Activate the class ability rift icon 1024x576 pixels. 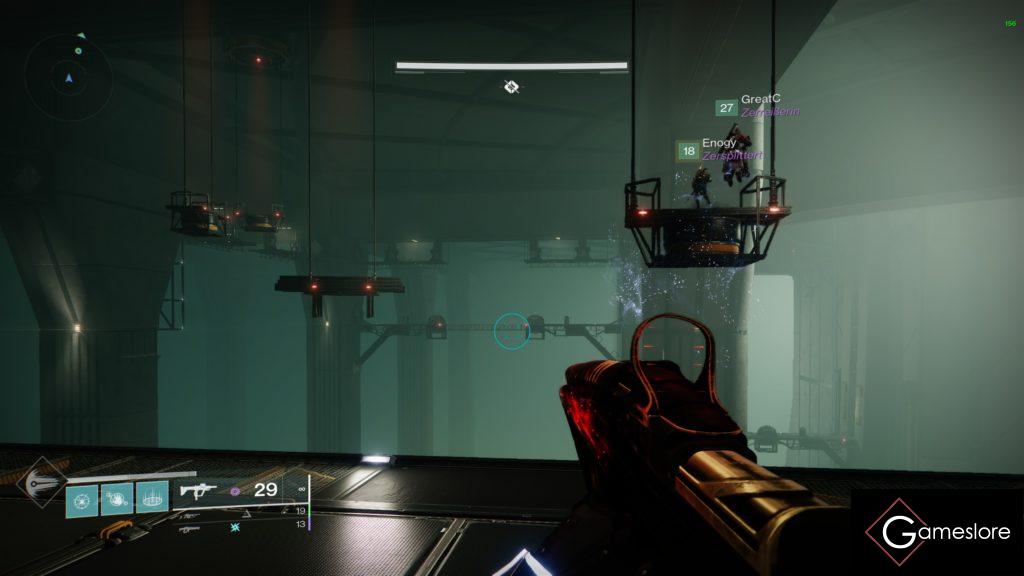152,497
